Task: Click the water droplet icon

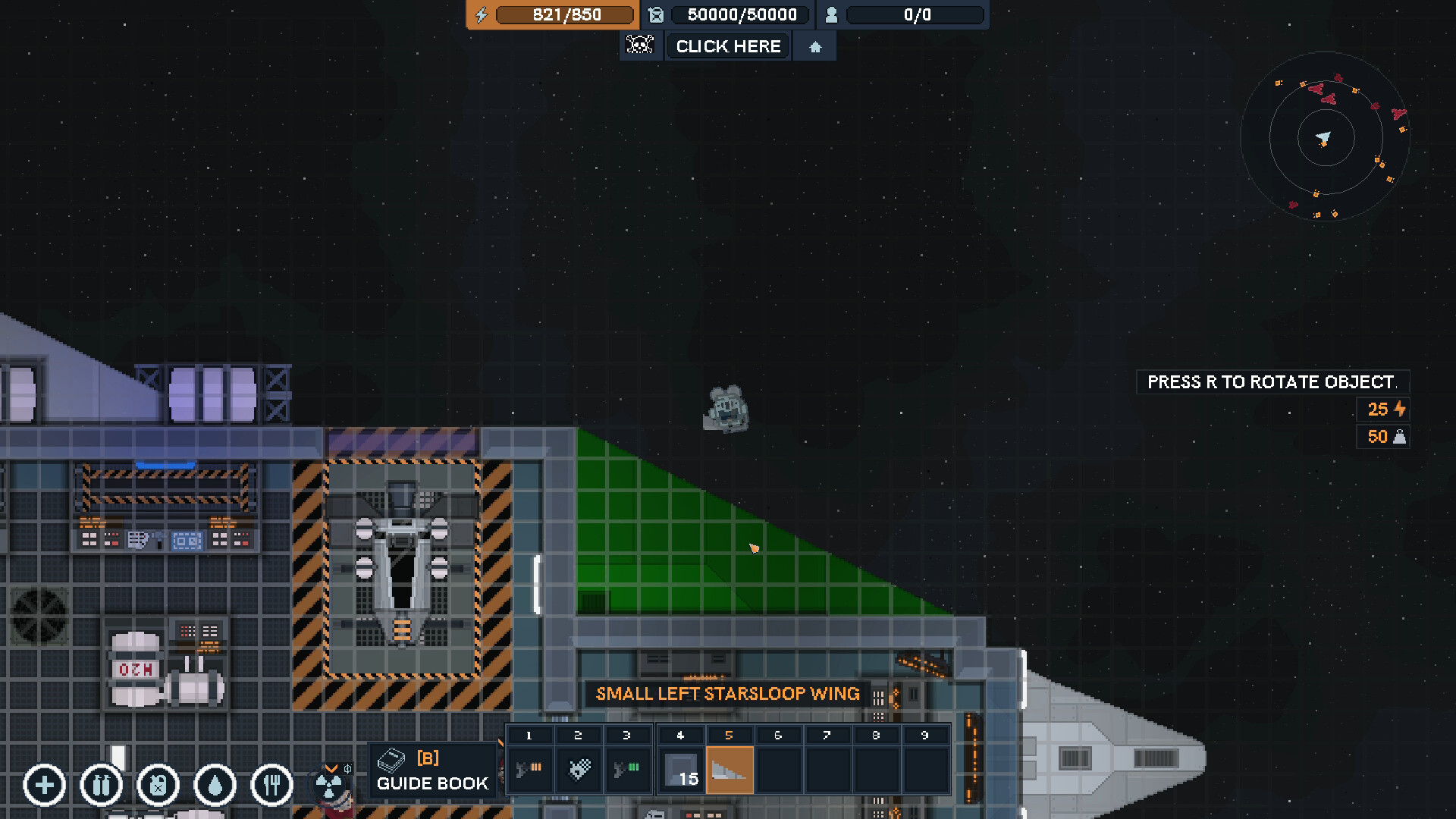Action: [214, 786]
